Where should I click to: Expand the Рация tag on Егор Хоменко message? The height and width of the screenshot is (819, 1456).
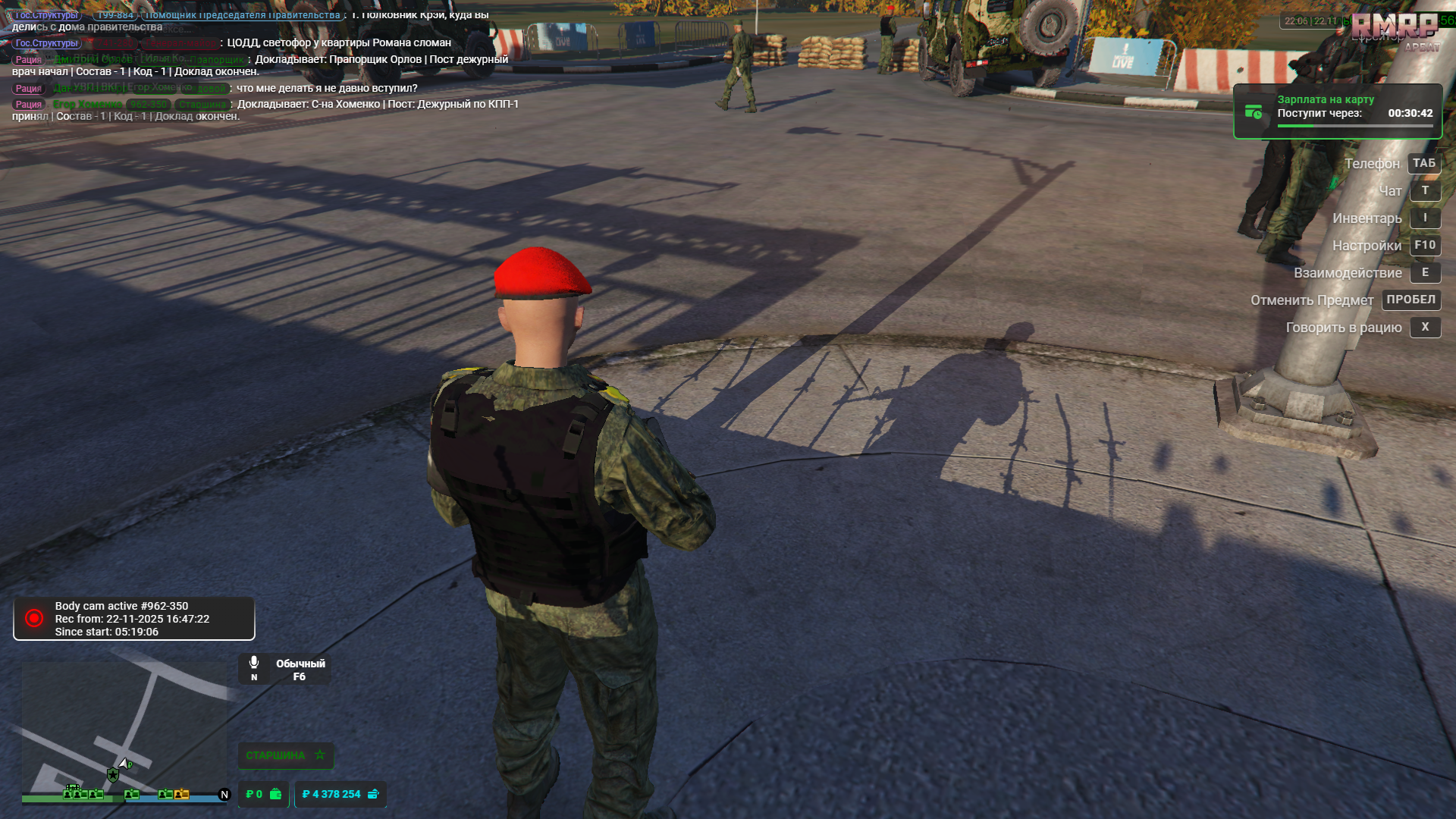[x=28, y=103]
